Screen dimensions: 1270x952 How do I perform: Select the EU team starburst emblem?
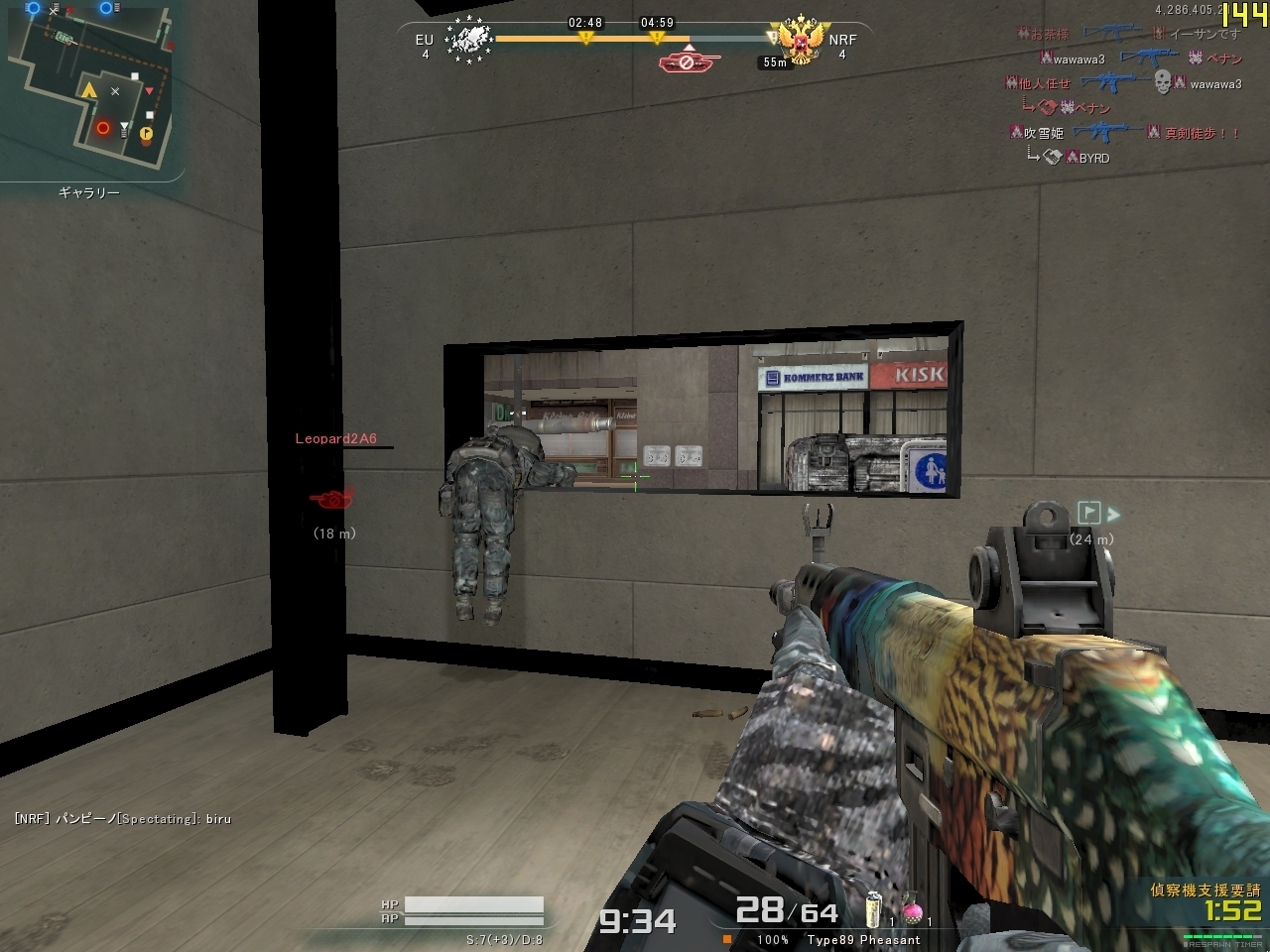tap(468, 42)
